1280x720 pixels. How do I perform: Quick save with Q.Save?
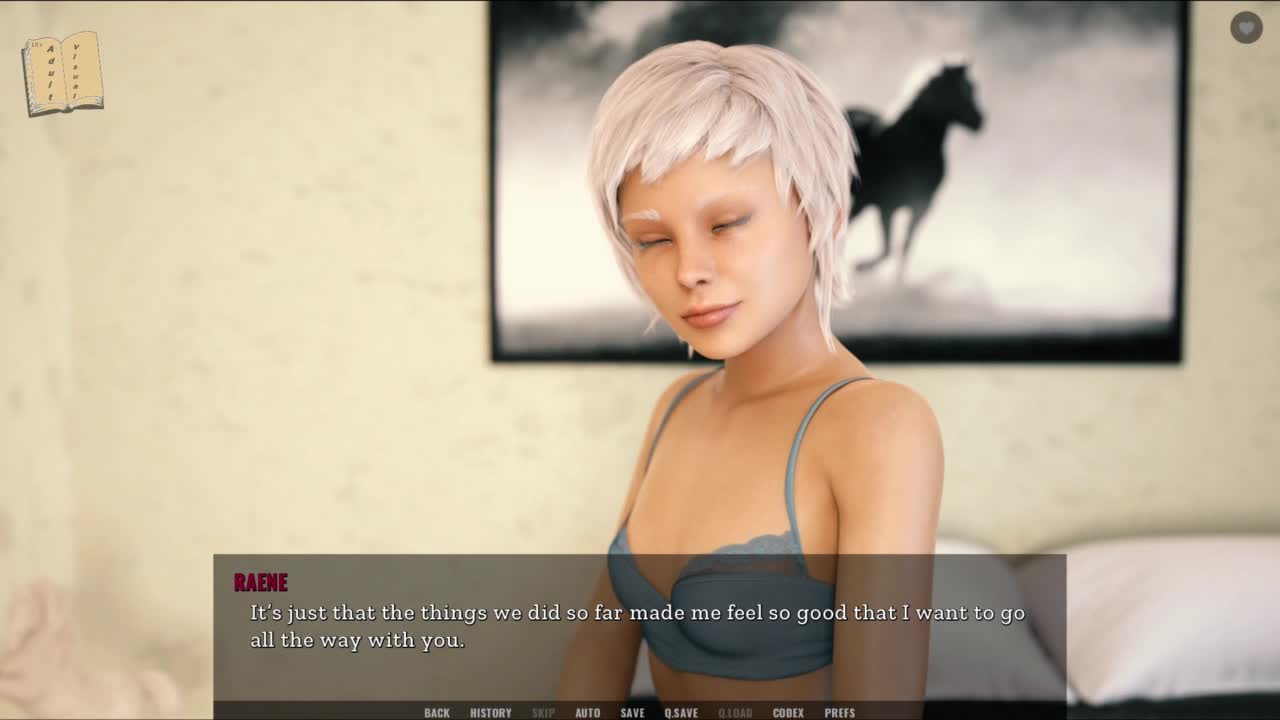click(681, 712)
